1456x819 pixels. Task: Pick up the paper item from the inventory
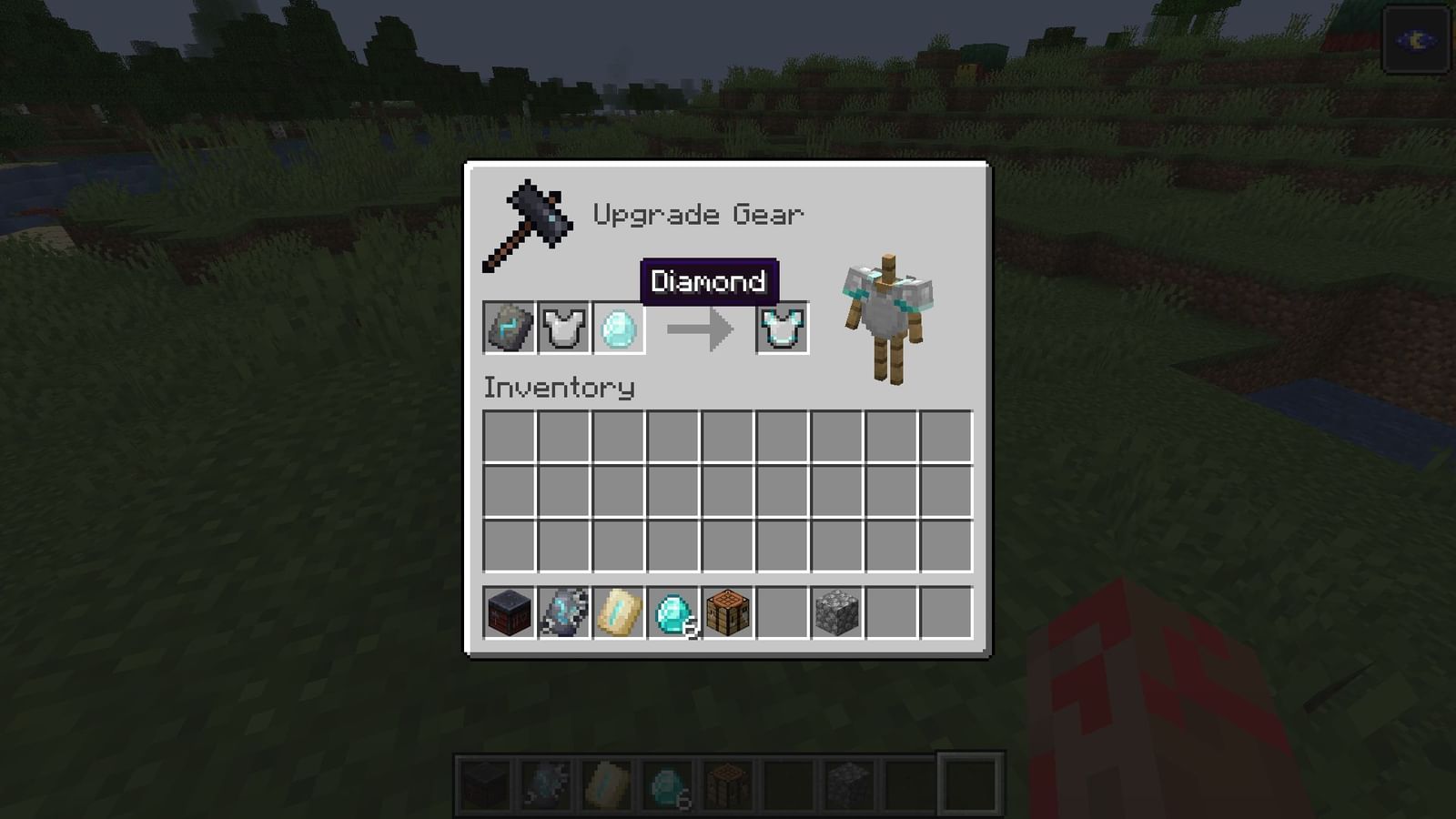pos(619,612)
